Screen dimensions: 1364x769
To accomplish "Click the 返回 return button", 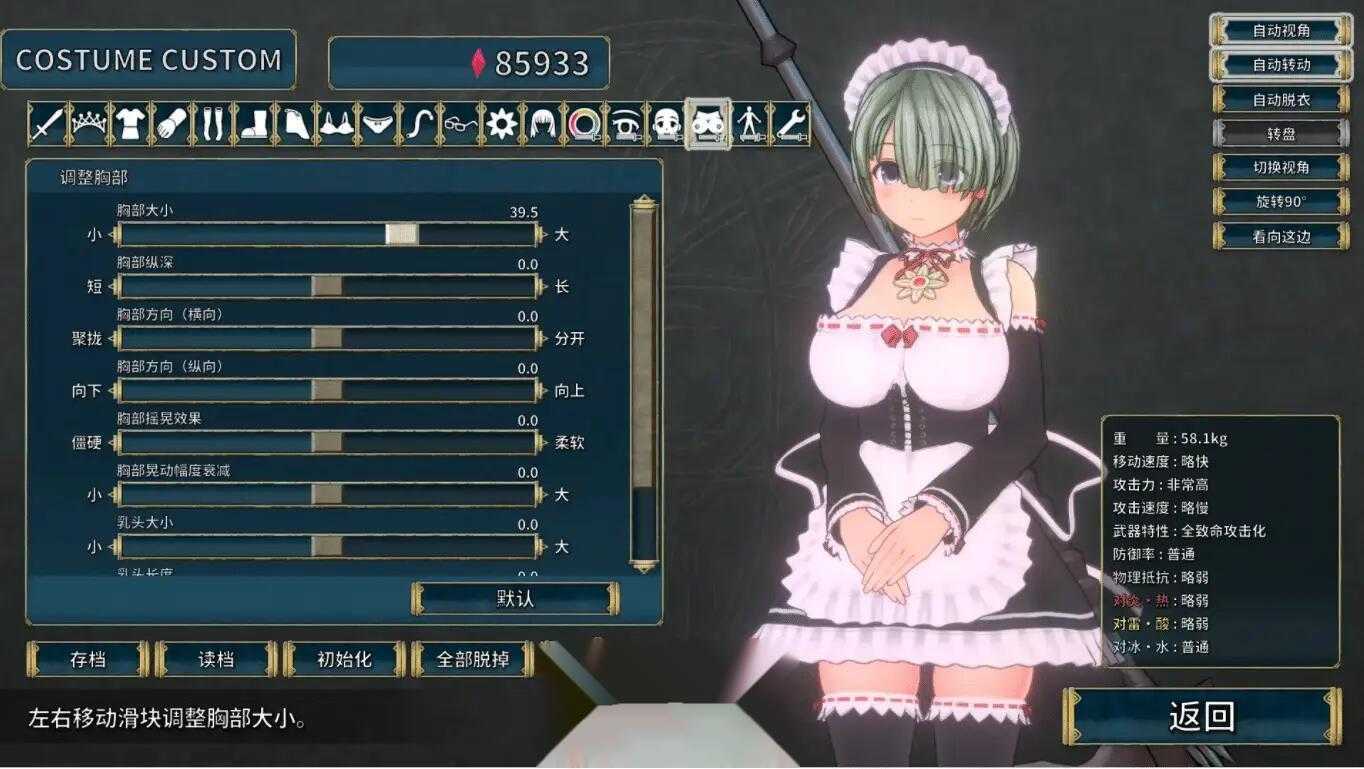I will click(x=1204, y=716).
